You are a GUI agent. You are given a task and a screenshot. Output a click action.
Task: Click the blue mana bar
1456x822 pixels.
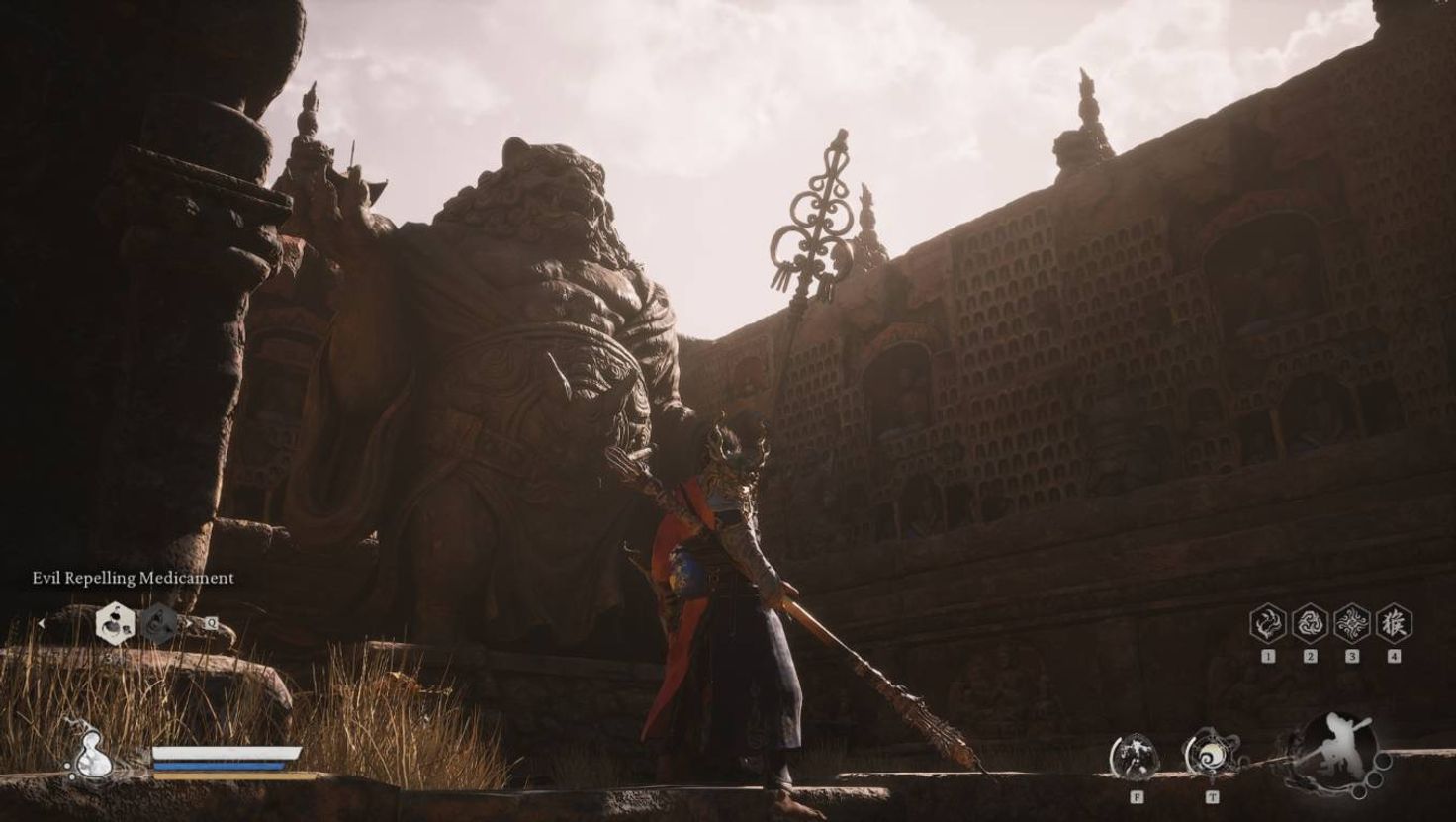tap(219, 765)
